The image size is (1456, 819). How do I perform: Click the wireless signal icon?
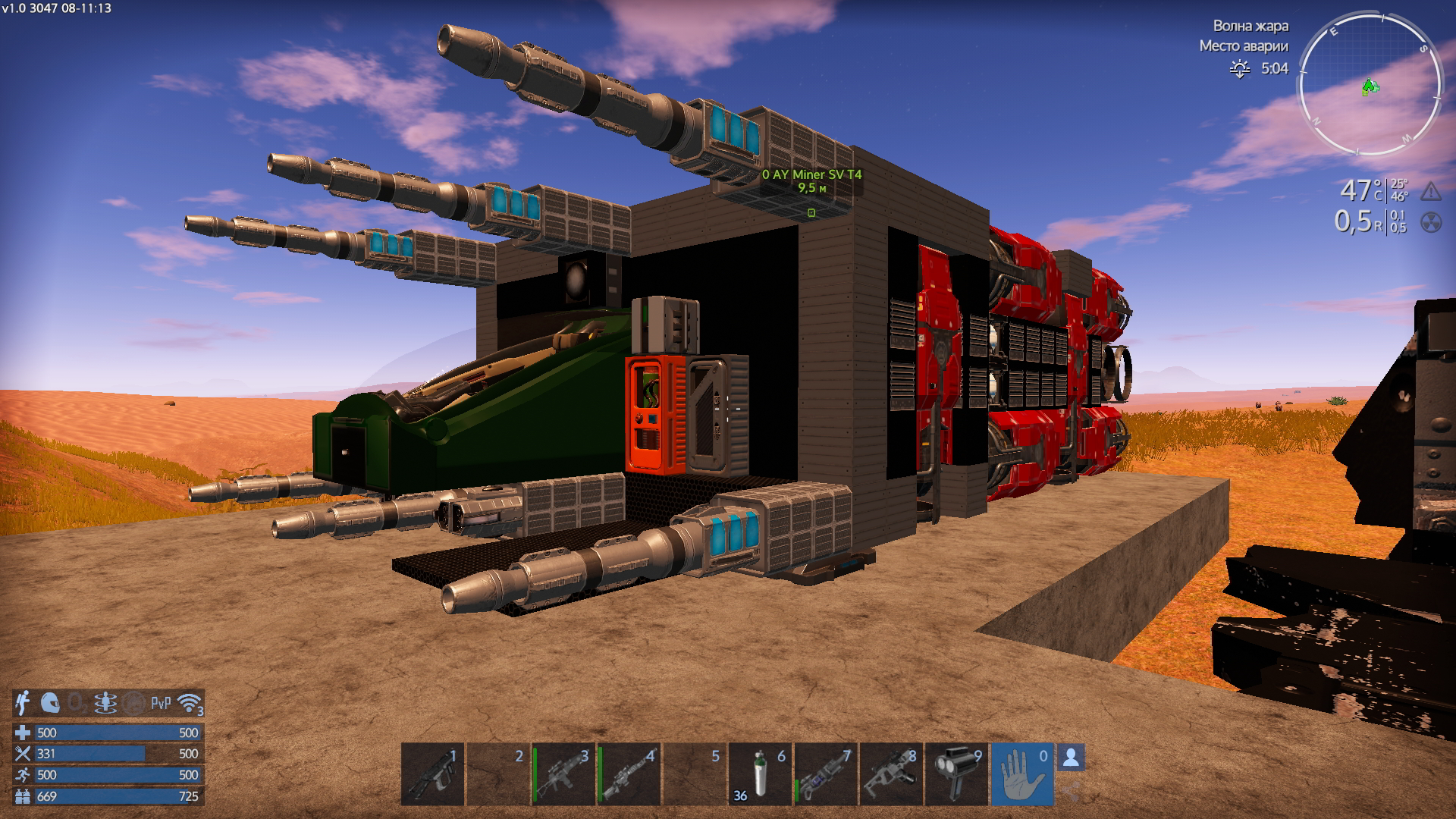[190, 703]
